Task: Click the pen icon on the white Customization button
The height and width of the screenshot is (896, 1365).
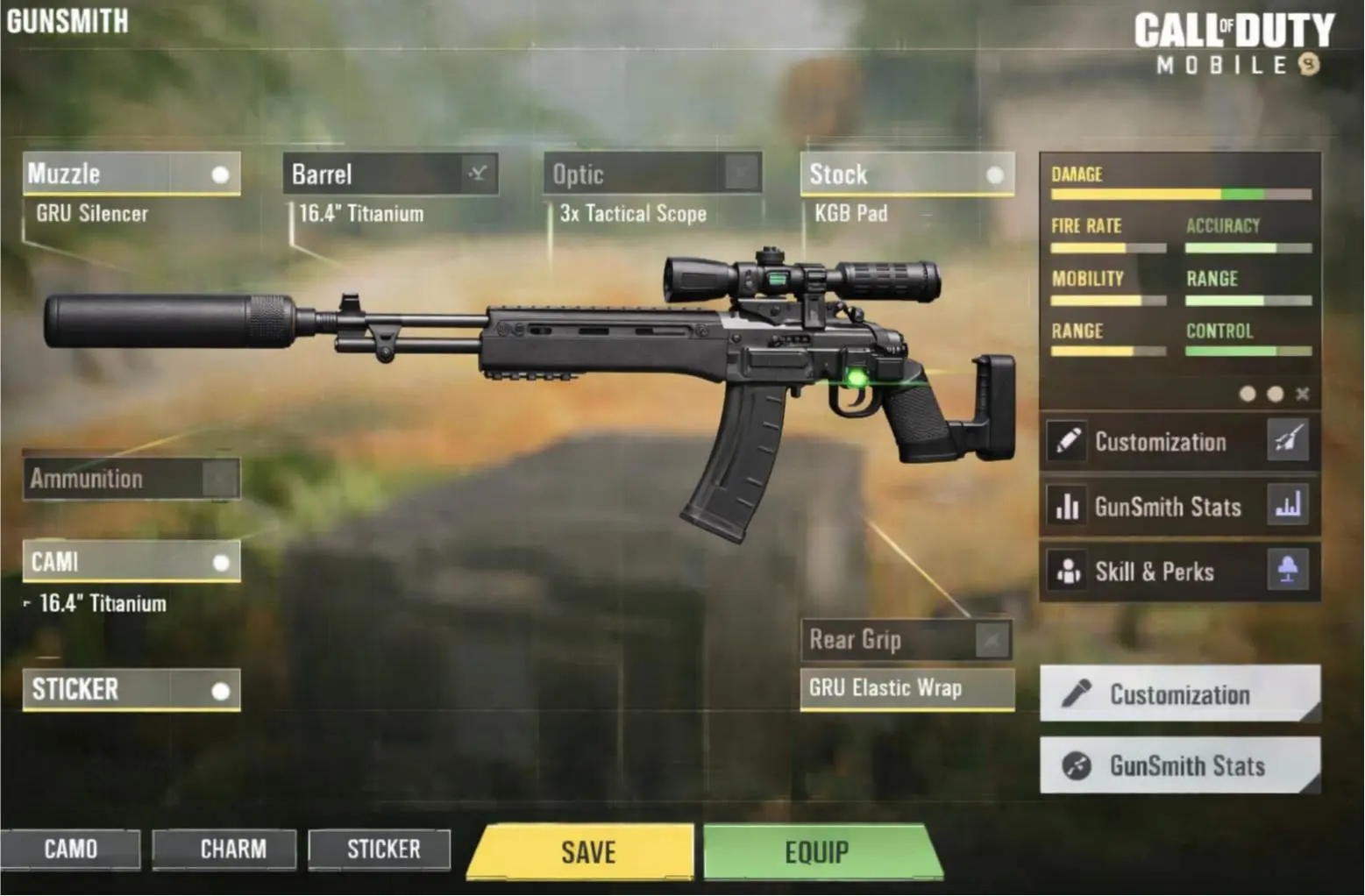Action: coord(1076,694)
